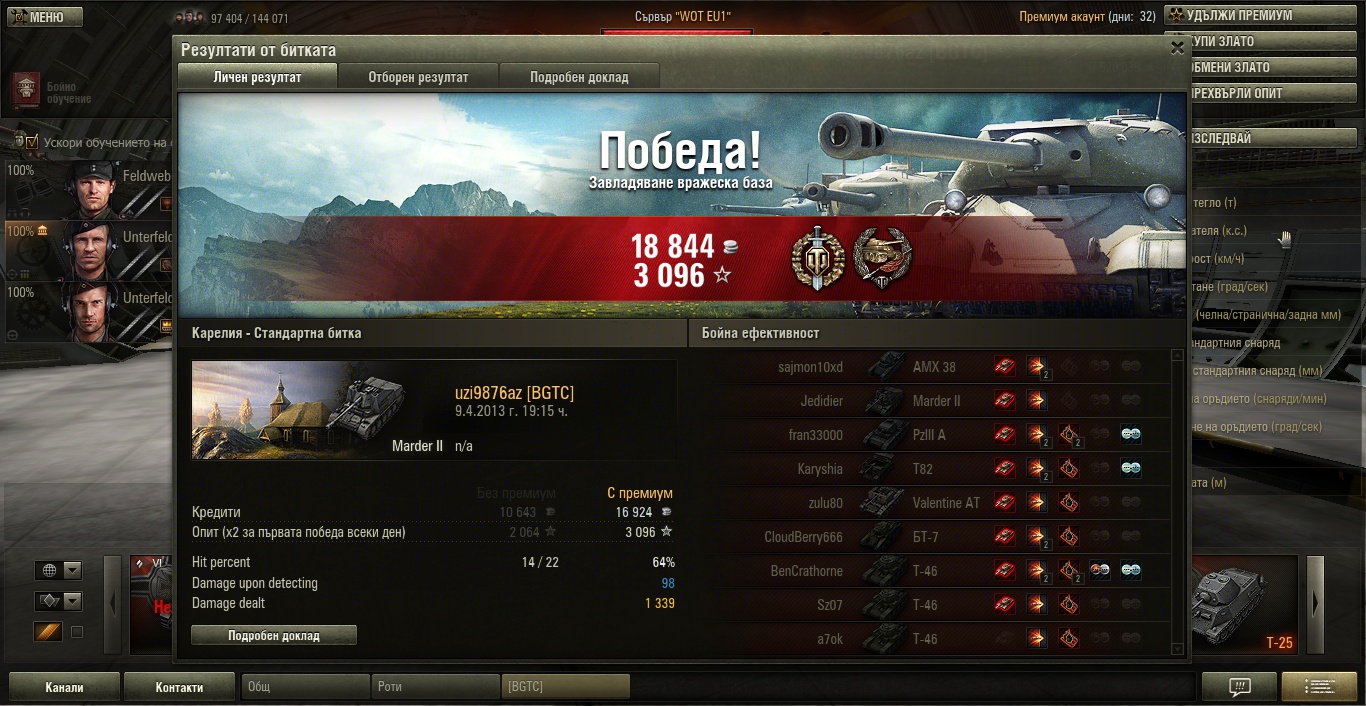The image size is (1366, 706).
Task: Open the Канали chat channels
Action: point(64,687)
